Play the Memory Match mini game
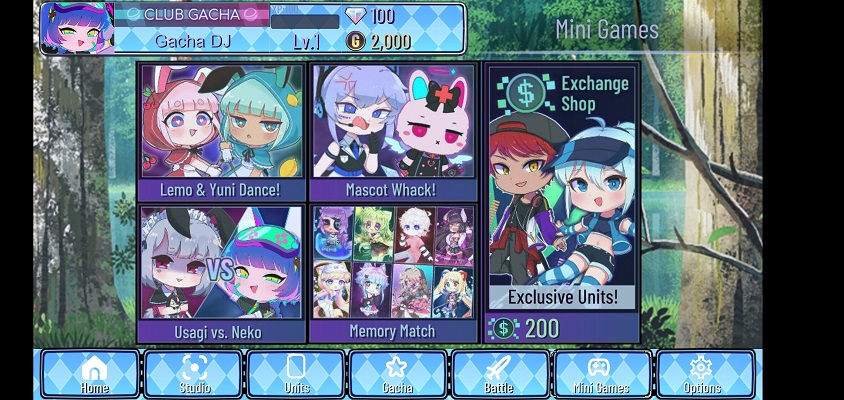Image resolution: width=844 pixels, height=400 pixels. point(393,274)
